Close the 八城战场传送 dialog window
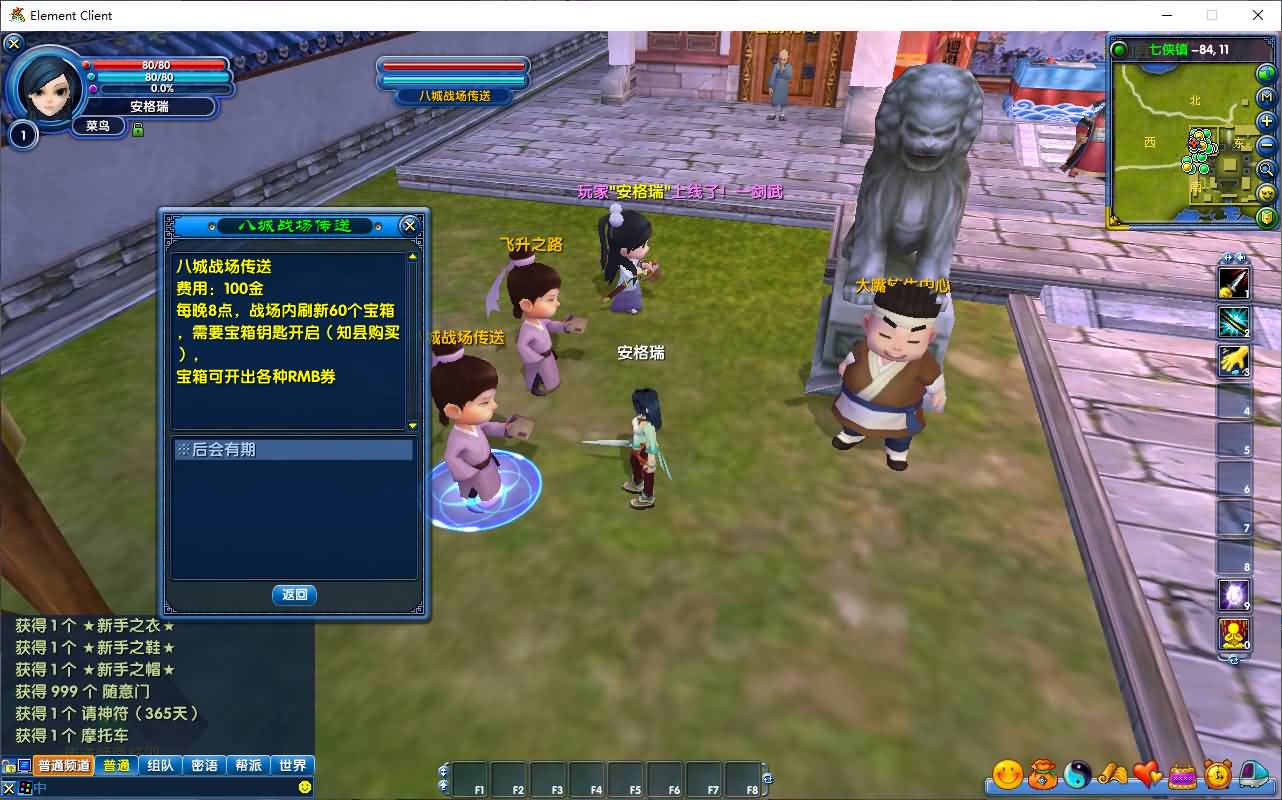The height and width of the screenshot is (800, 1282). (x=409, y=226)
